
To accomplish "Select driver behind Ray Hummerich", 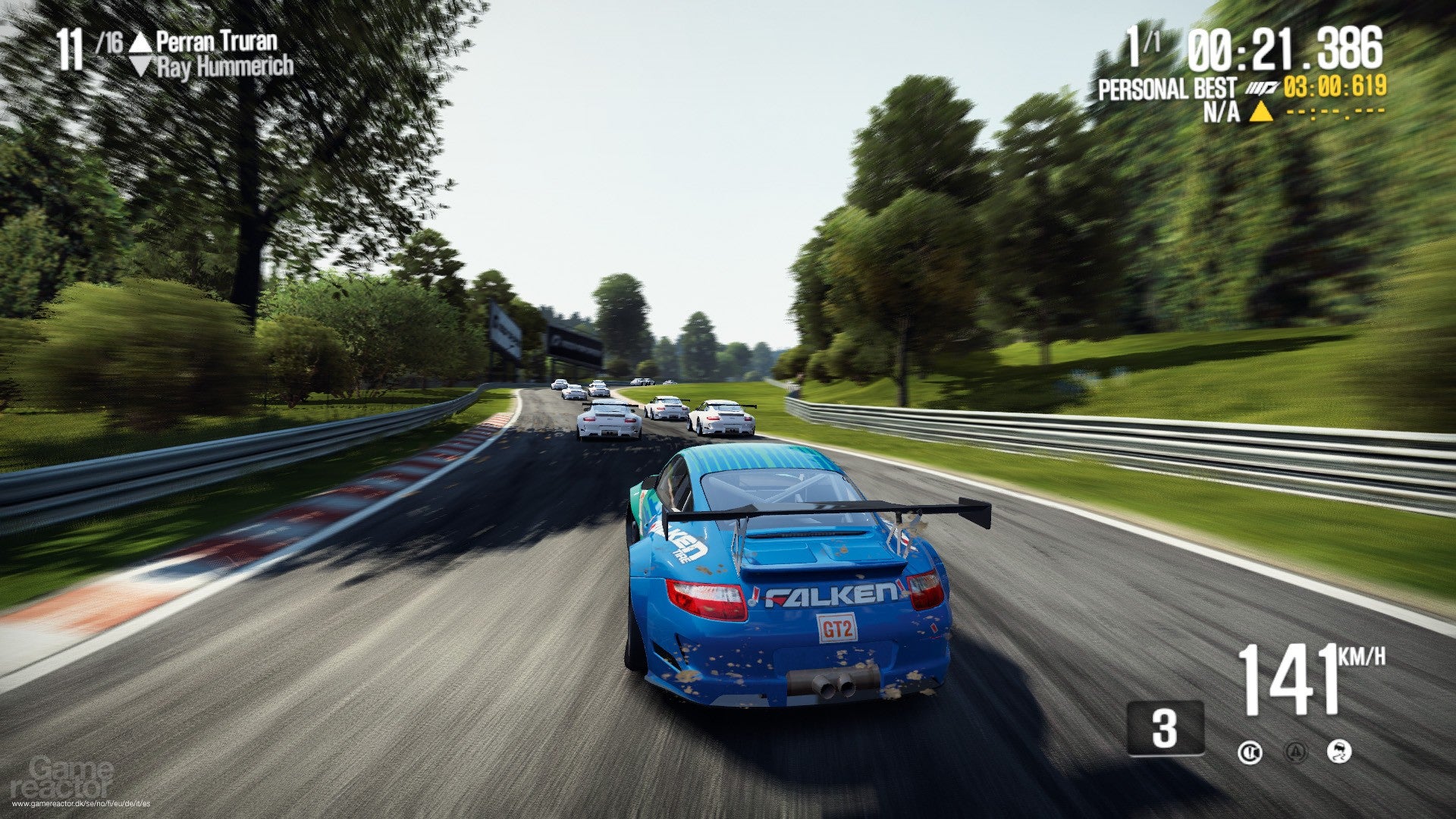I will [224, 67].
